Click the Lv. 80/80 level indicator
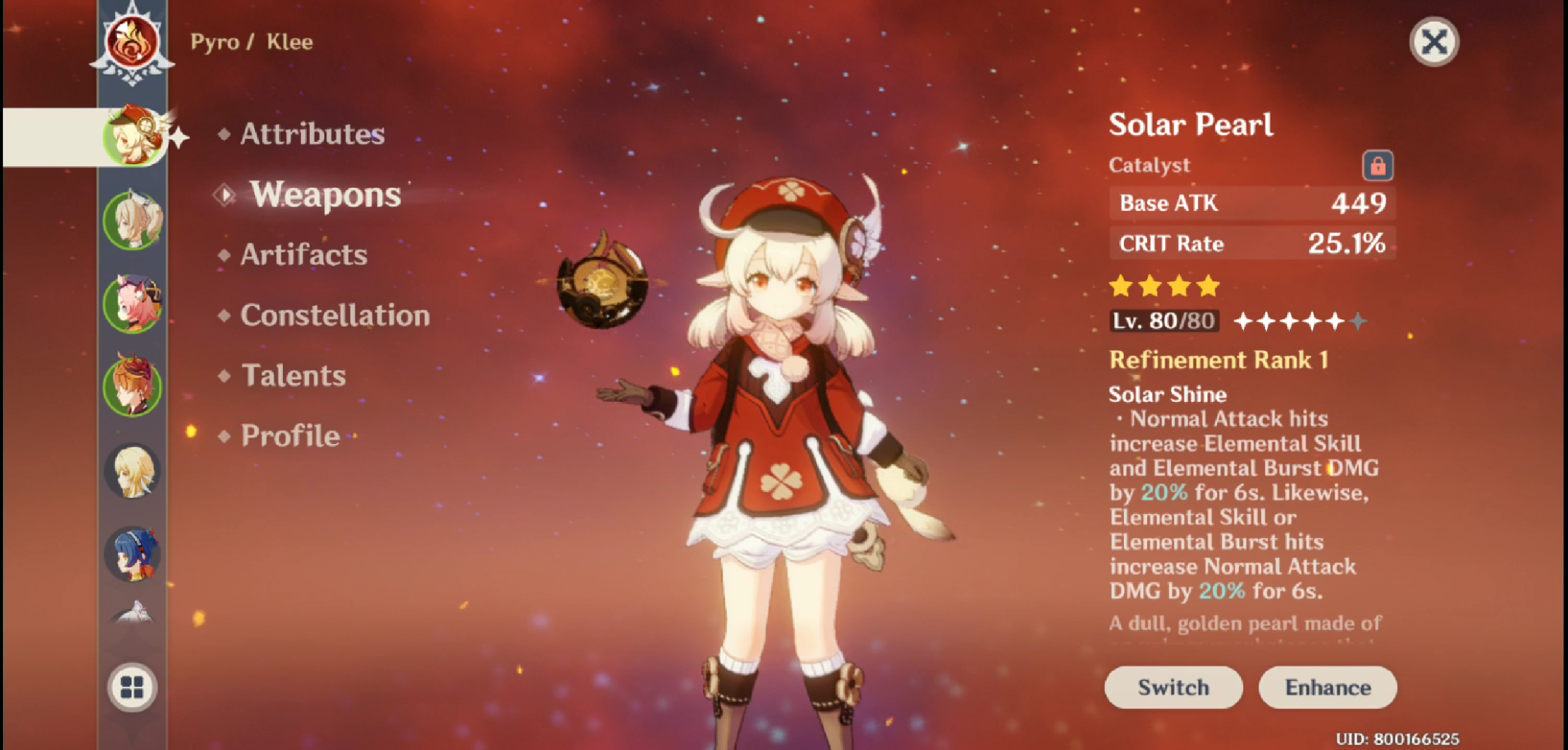Viewport: 1568px width, 750px height. [1164, 320]
